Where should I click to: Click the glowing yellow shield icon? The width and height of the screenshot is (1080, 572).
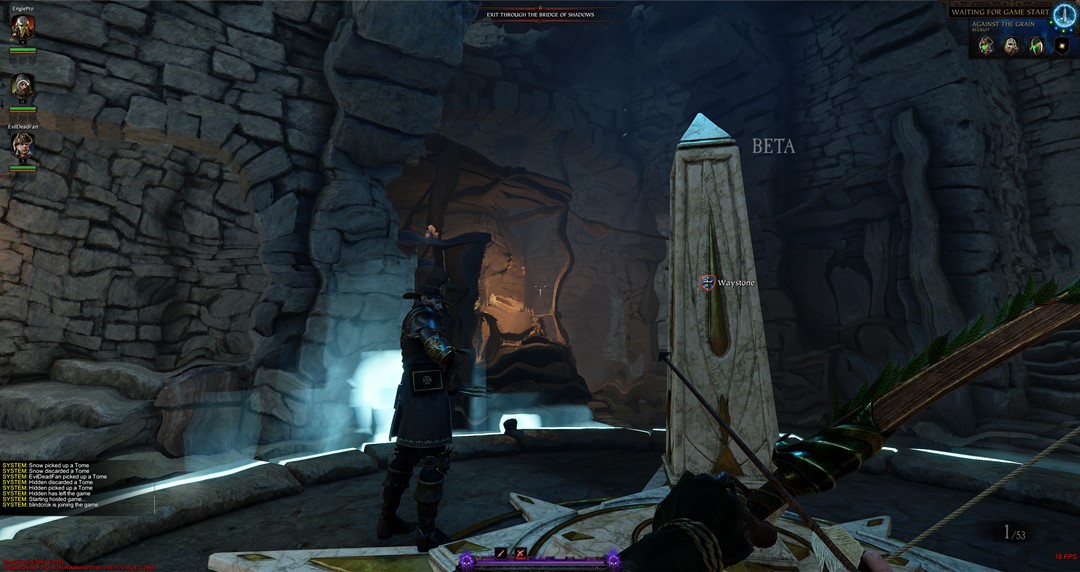point(1062,46)
